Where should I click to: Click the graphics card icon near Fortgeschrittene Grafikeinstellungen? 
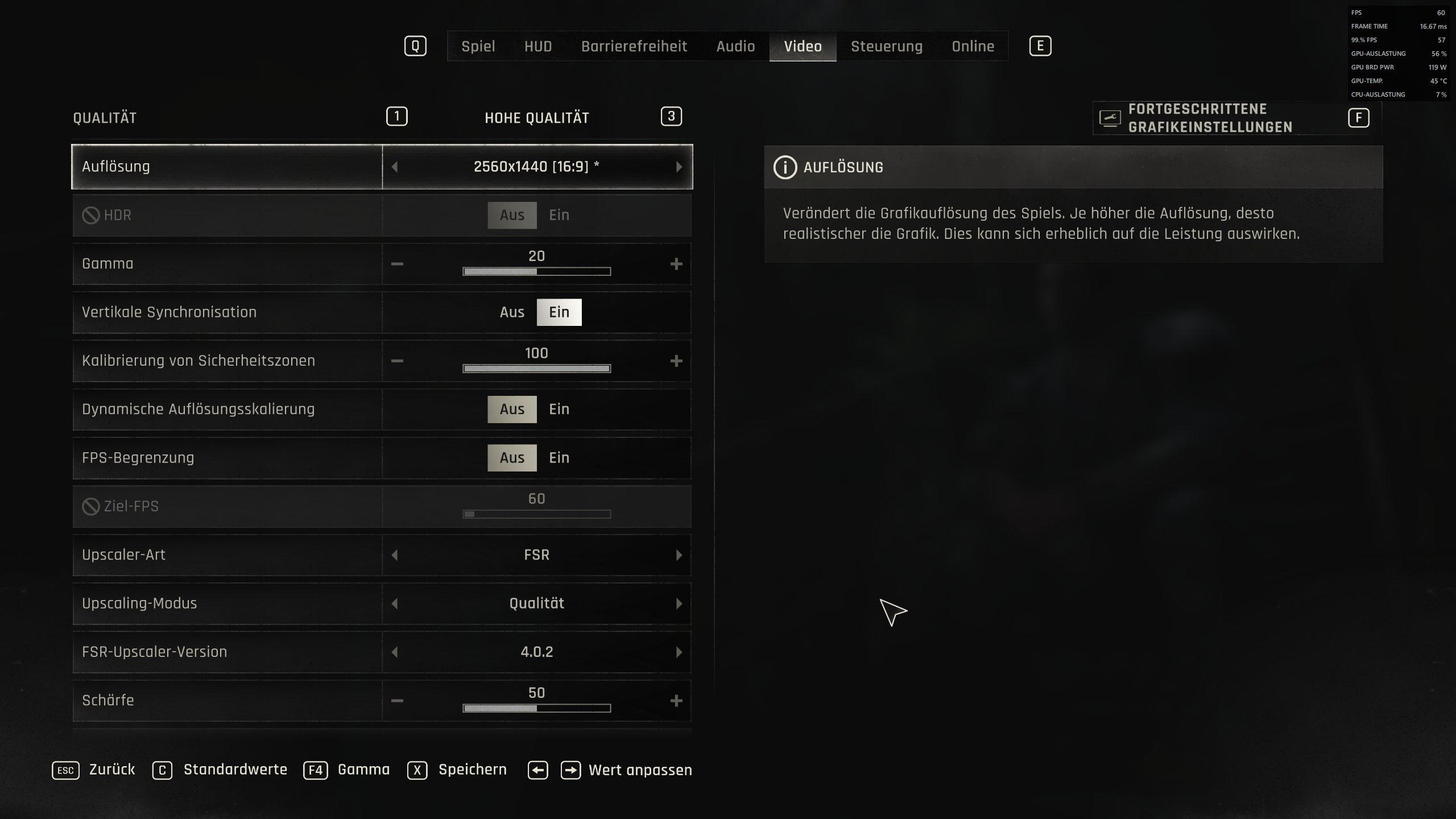tap(1108, 117)
